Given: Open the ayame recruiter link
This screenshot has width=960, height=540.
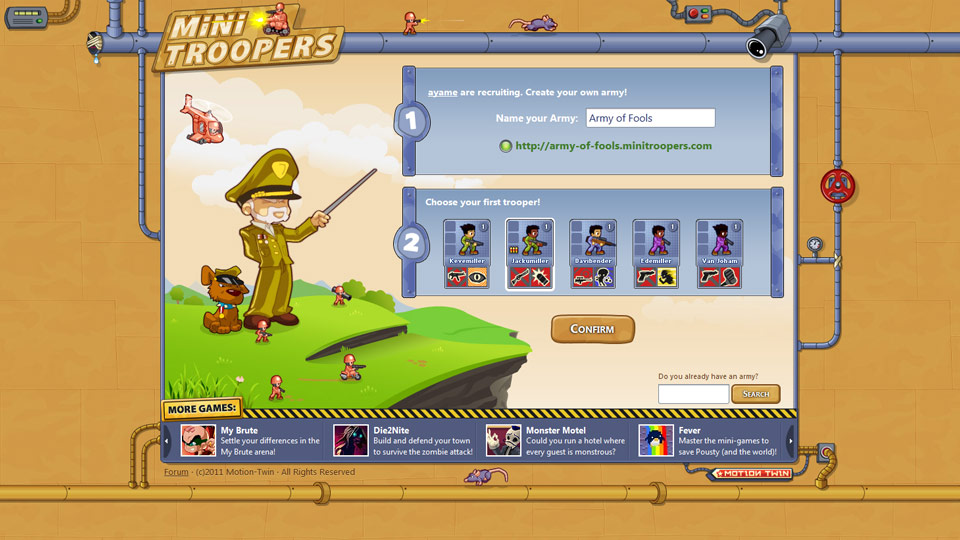Looking at the screenshot, I should pyautogui.click(x=442, y=92).
